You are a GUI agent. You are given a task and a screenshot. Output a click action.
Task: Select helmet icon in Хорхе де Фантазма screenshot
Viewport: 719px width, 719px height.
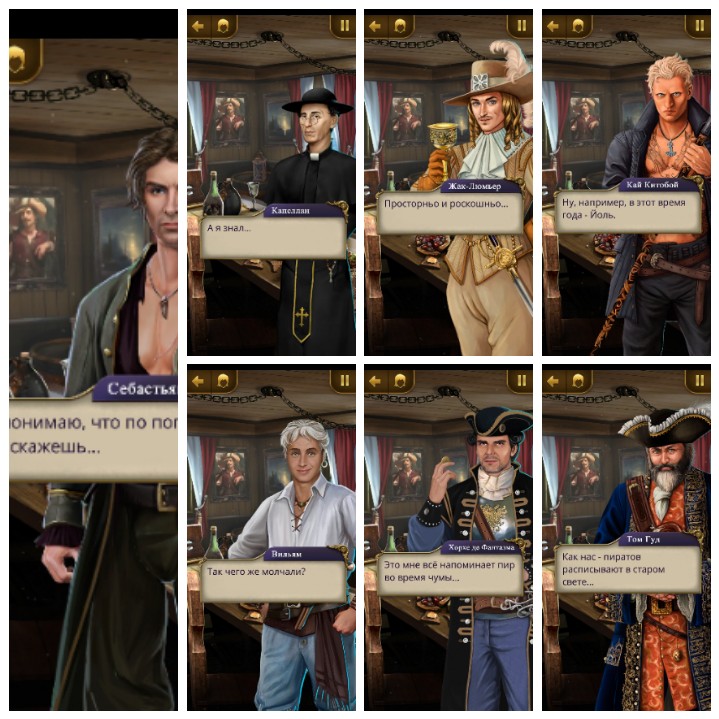[x=399, y=381]
